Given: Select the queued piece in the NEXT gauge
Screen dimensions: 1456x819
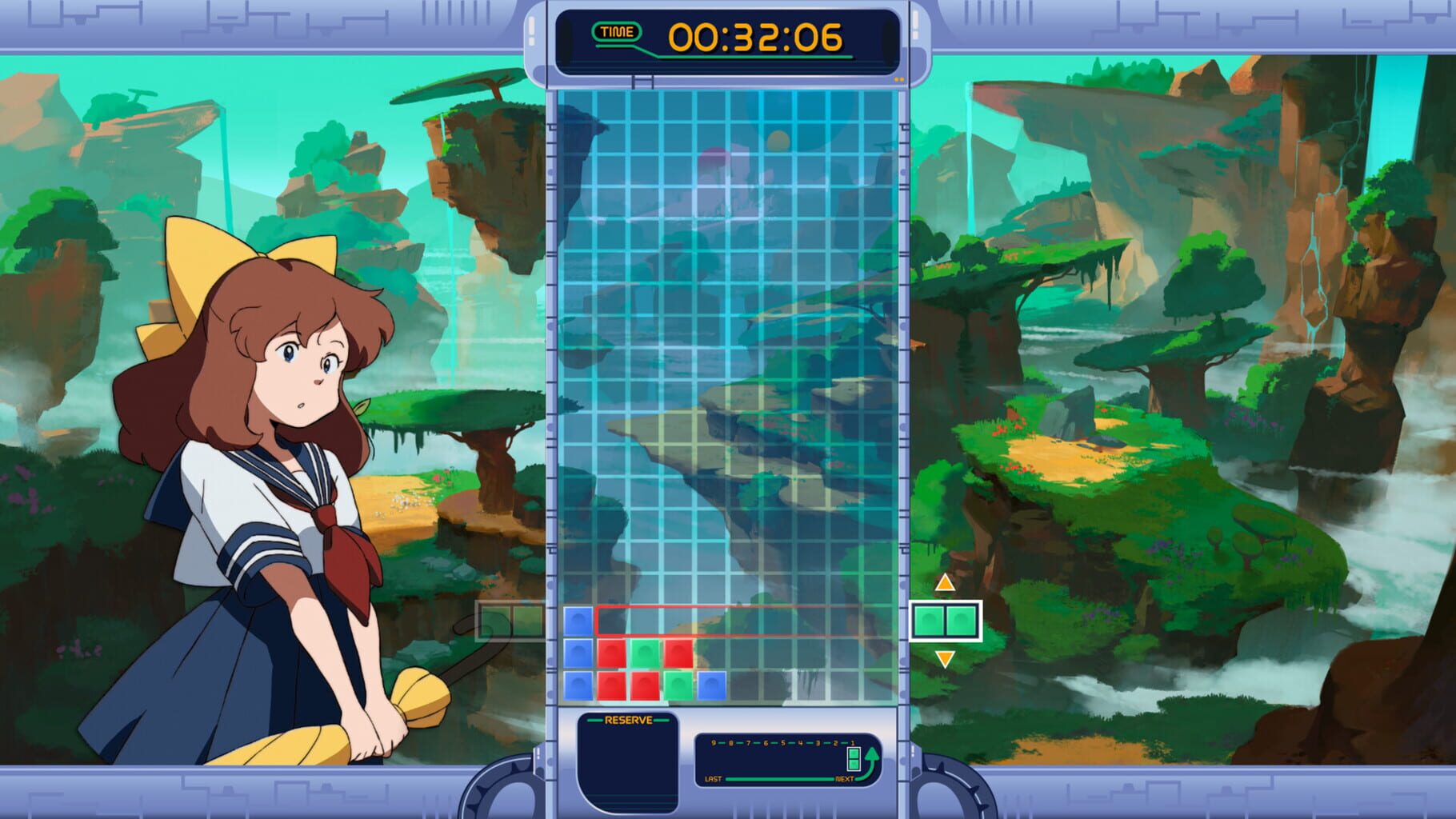Looking at the screenshot, I should [x=854, y=761].
